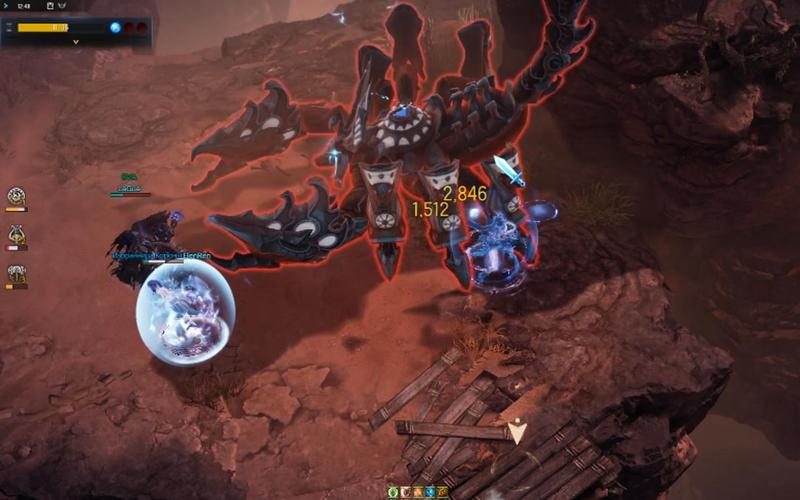The image size is (800, 500).
Task: Expand the boss panel down arrow
Action: (76, 42)
